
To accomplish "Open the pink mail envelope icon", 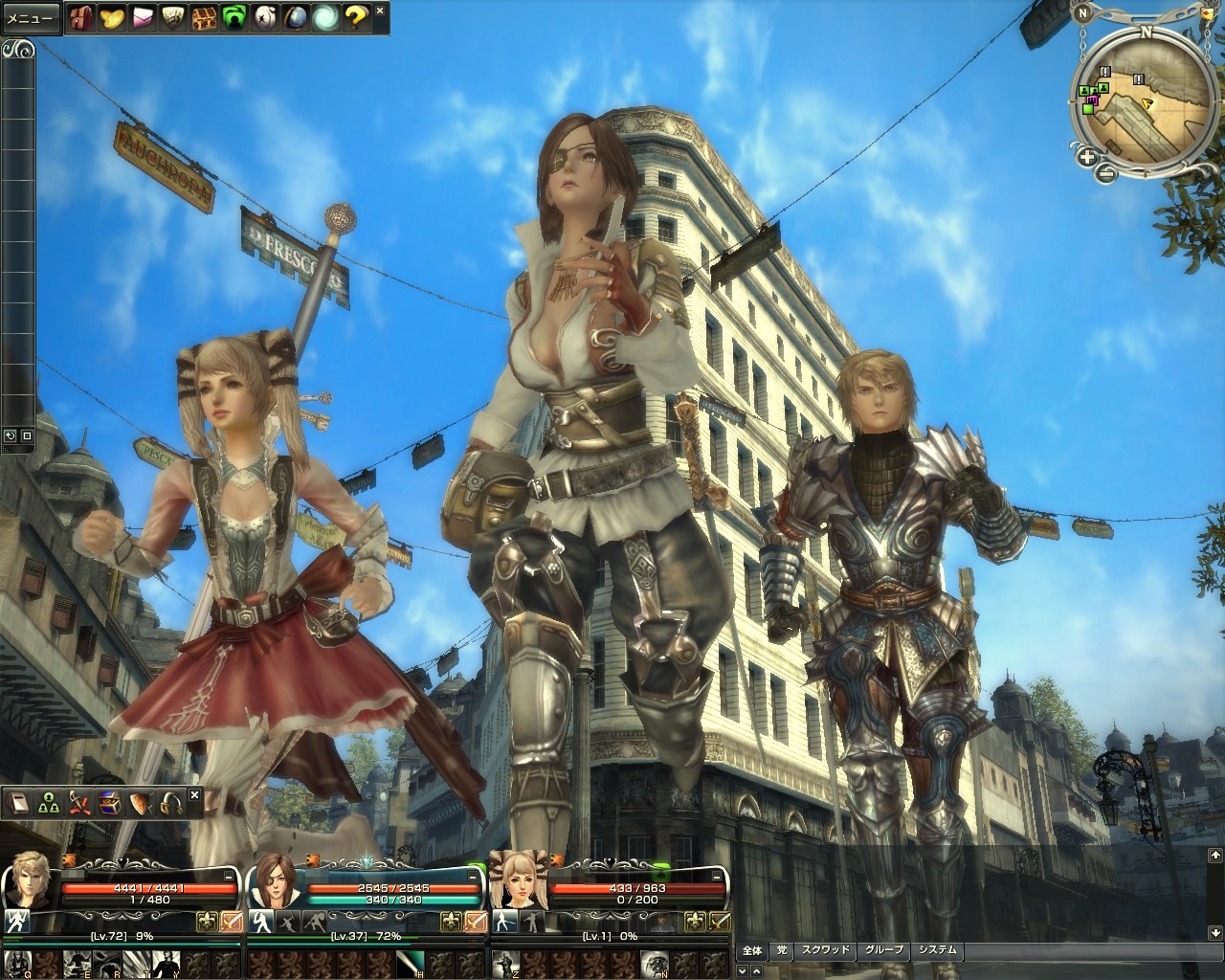I will pyautogui.click(x=145, y=16).
